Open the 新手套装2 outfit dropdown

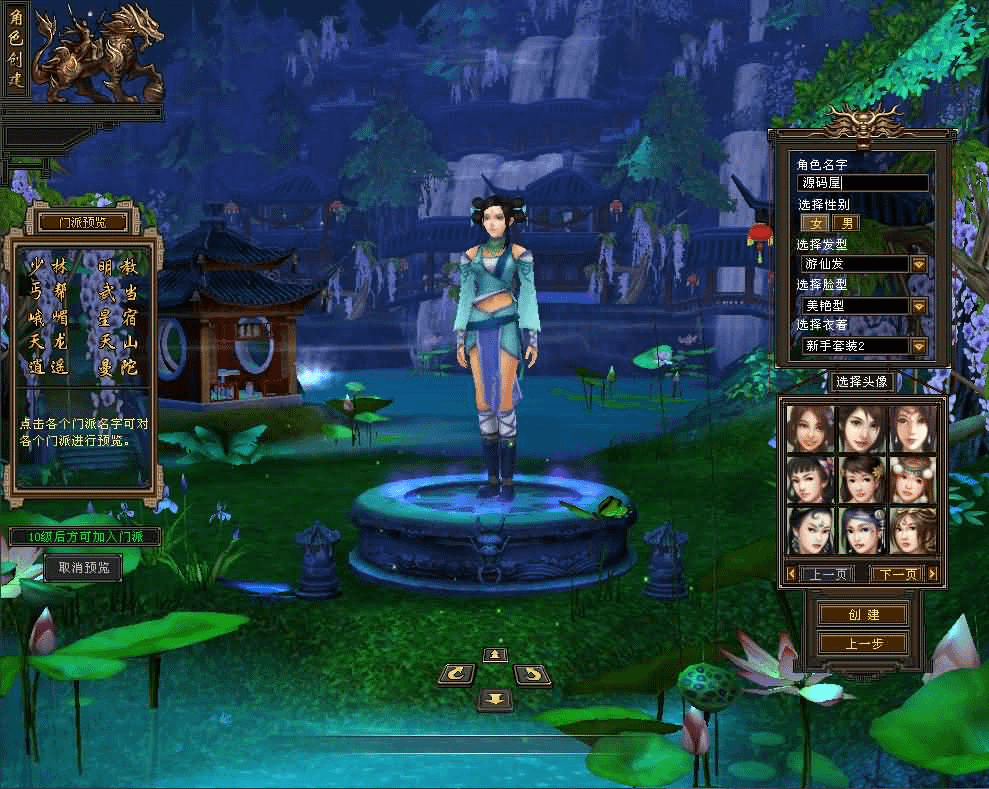click(918, 346)
